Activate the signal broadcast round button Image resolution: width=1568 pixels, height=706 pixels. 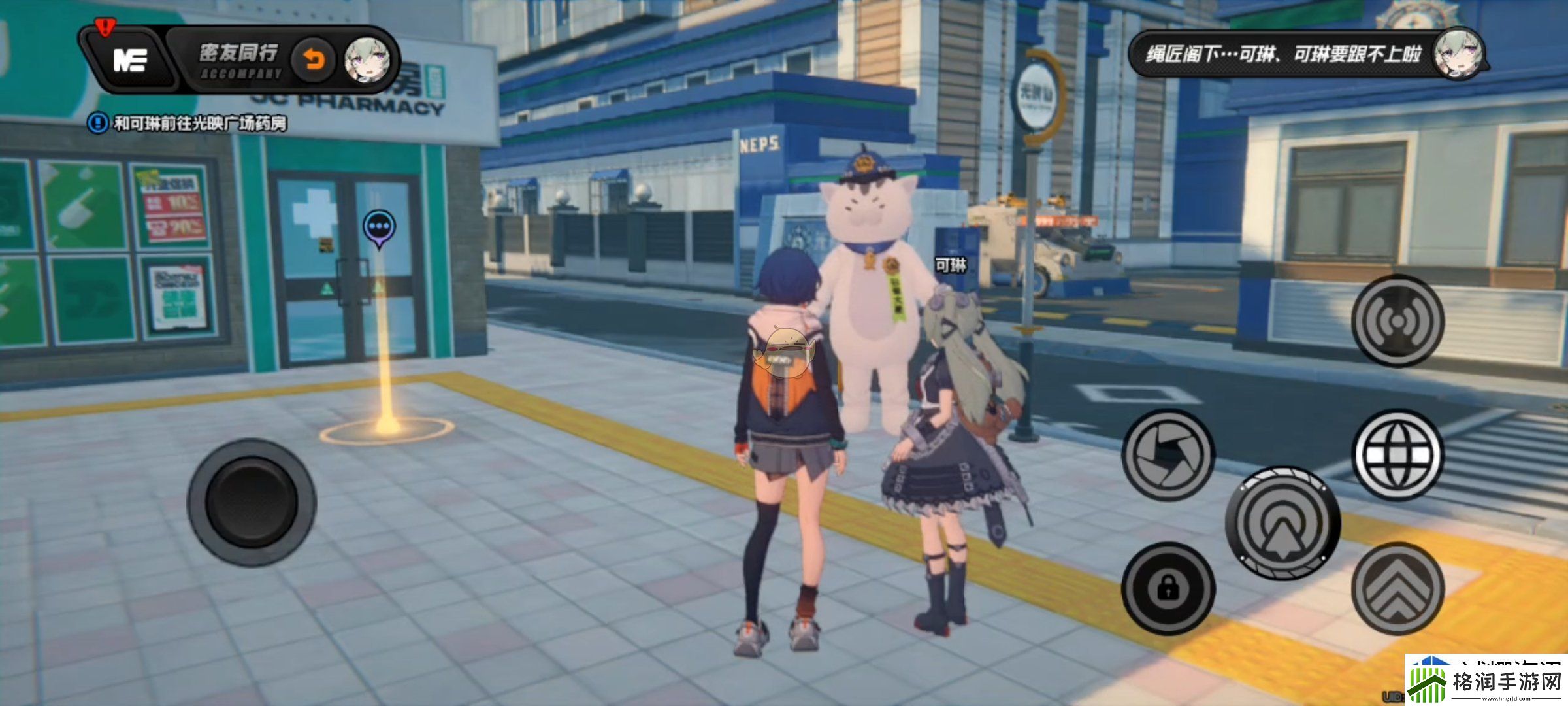pos(1397,321)
